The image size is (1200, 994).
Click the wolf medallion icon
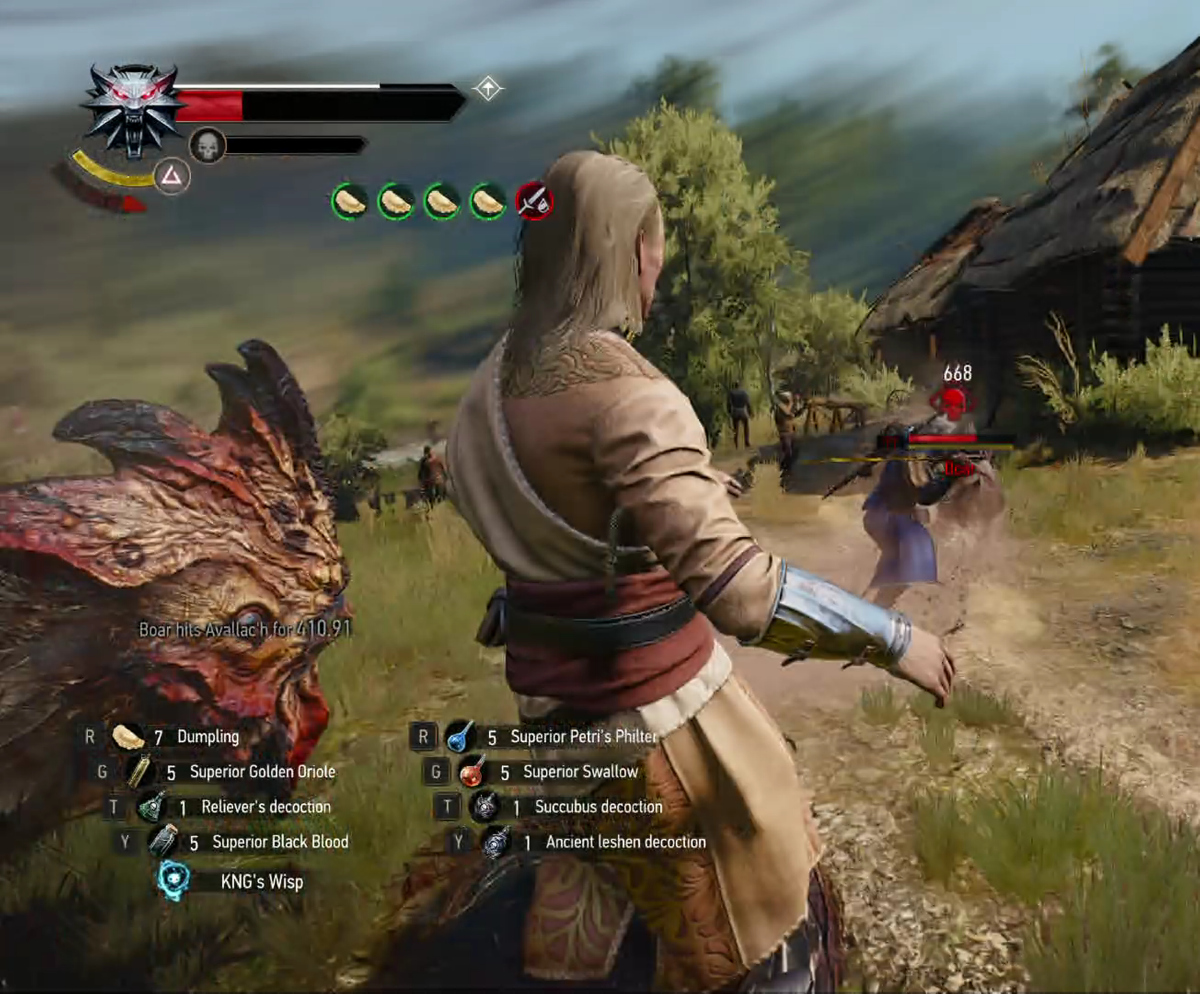point(131,108)
